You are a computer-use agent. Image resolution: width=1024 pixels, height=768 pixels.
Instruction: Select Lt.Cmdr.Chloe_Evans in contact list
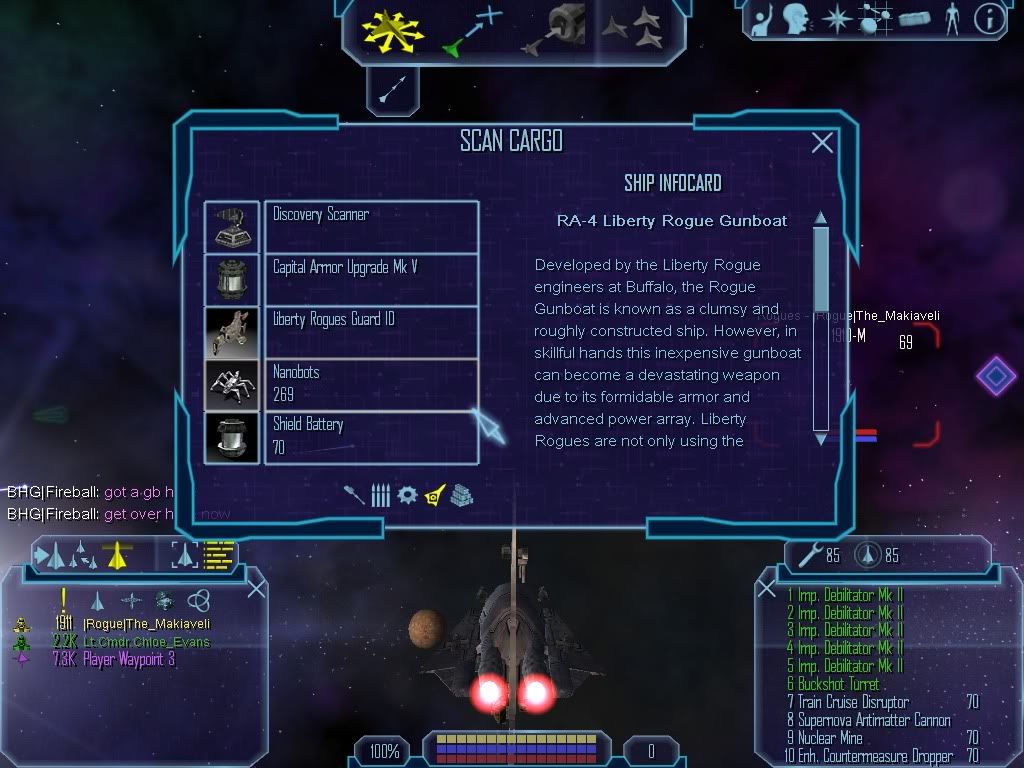(x=146, y=641)
